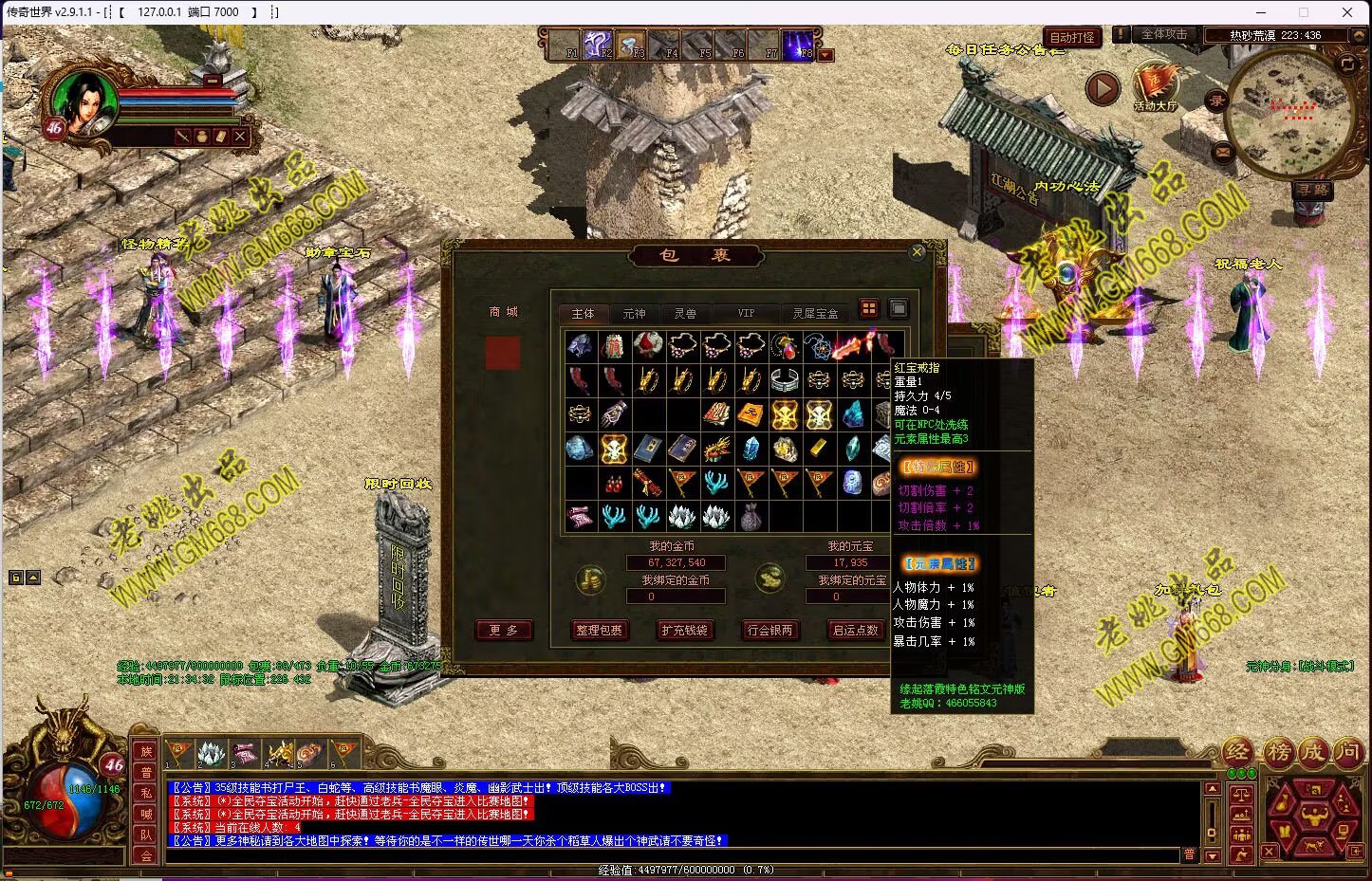Select the purple gauntlet glove item

[x=614, y=414]
